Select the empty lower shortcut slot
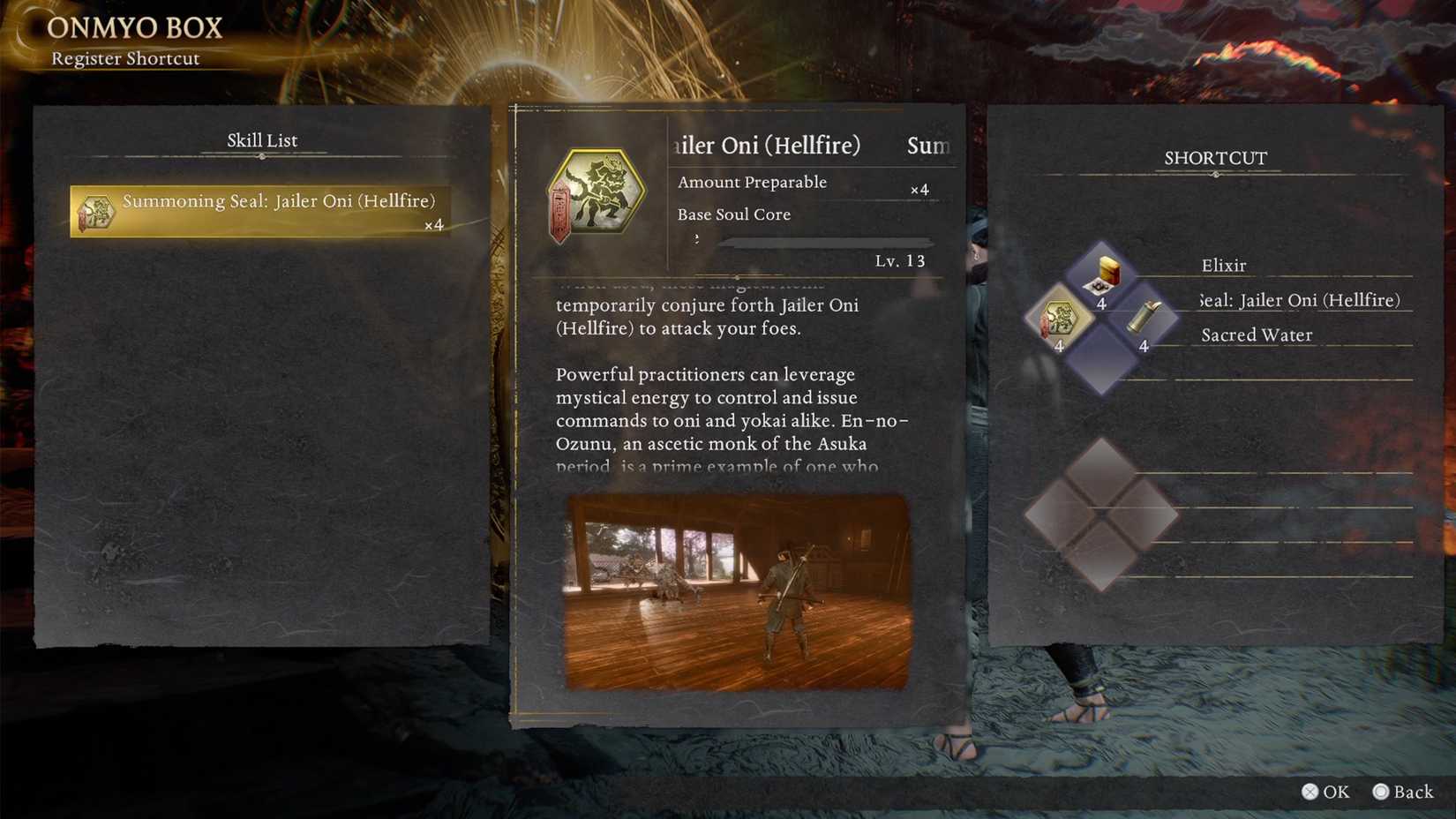The height and width of the screenshot is (819, 1456). click(1099, 509)
